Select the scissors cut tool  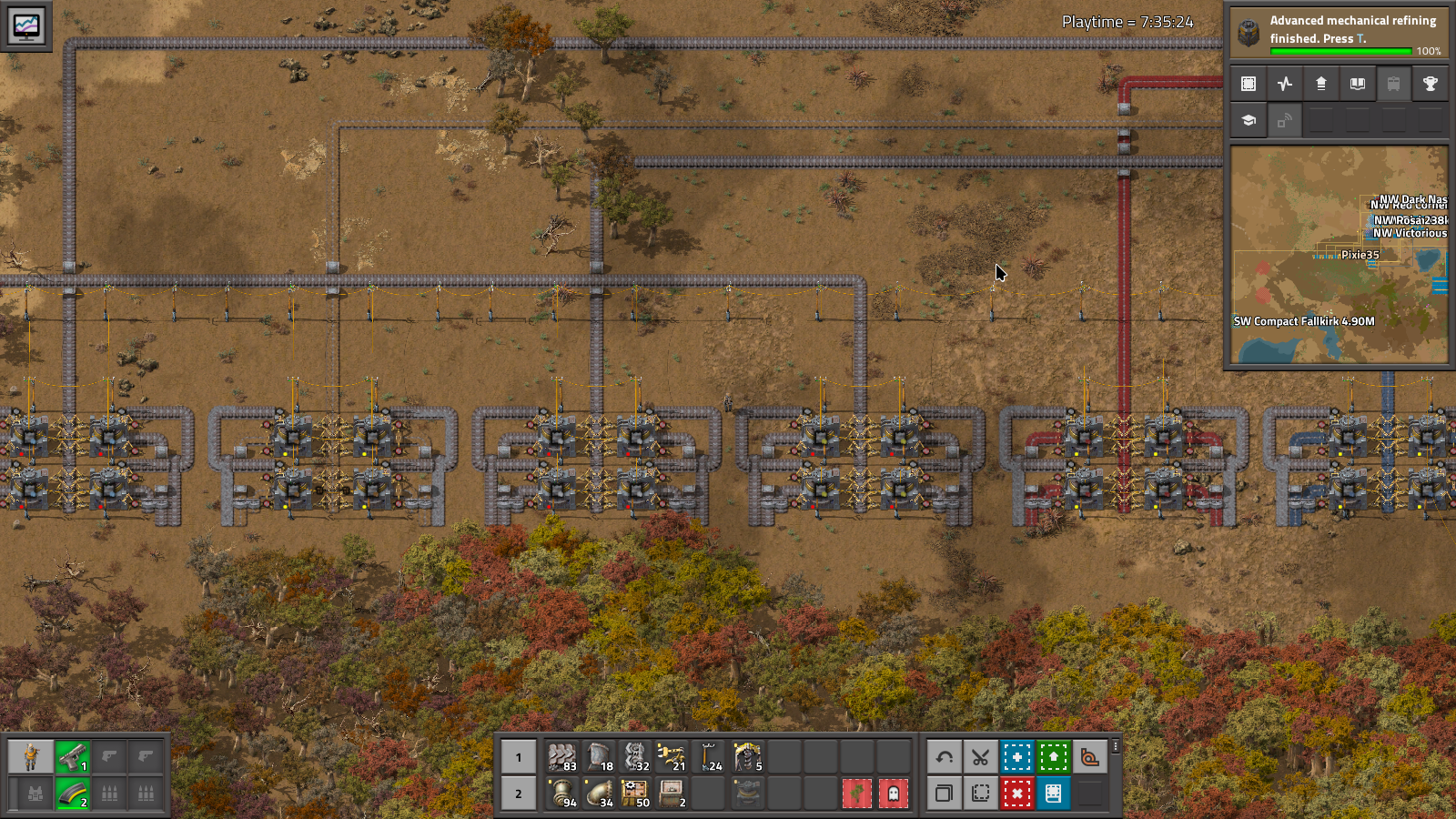click(980, 757)
